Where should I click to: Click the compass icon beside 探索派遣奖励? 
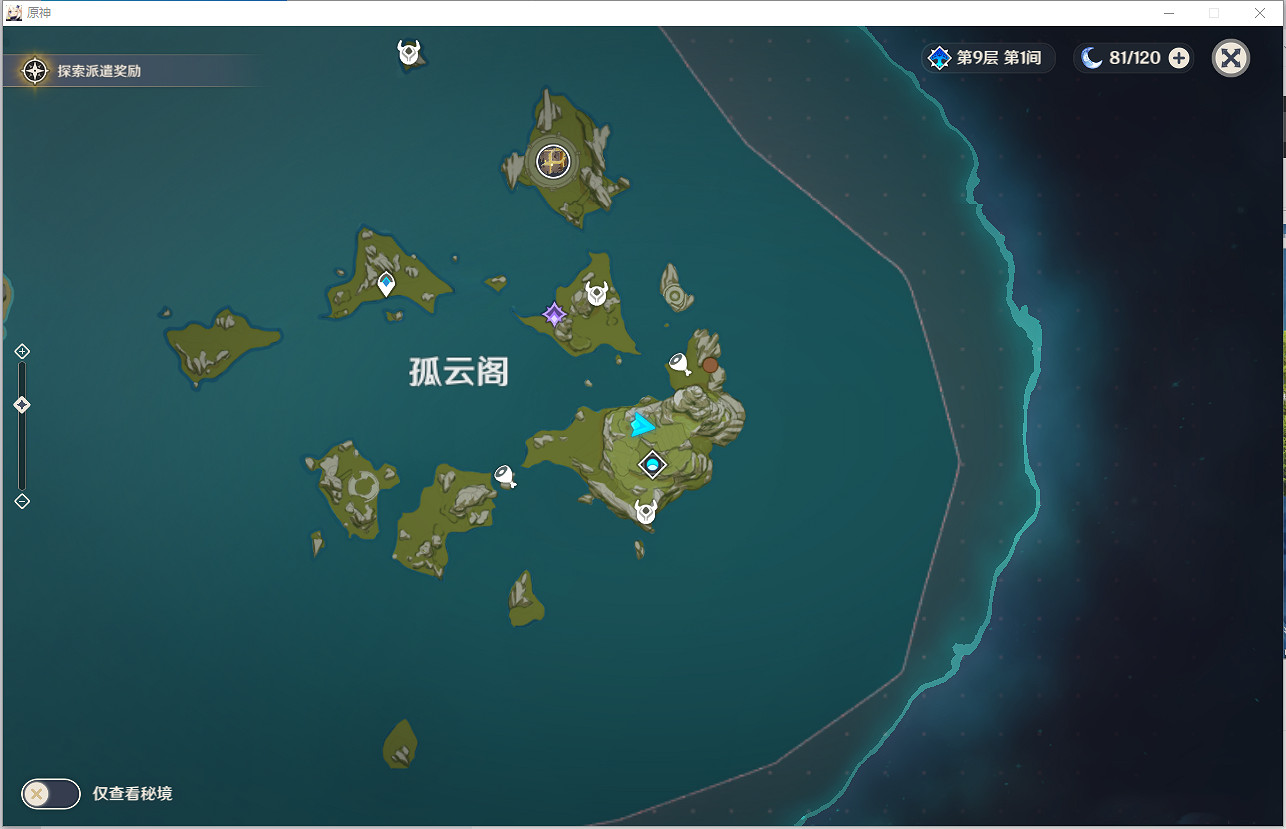pyautogui.click(x=34, y=70)
